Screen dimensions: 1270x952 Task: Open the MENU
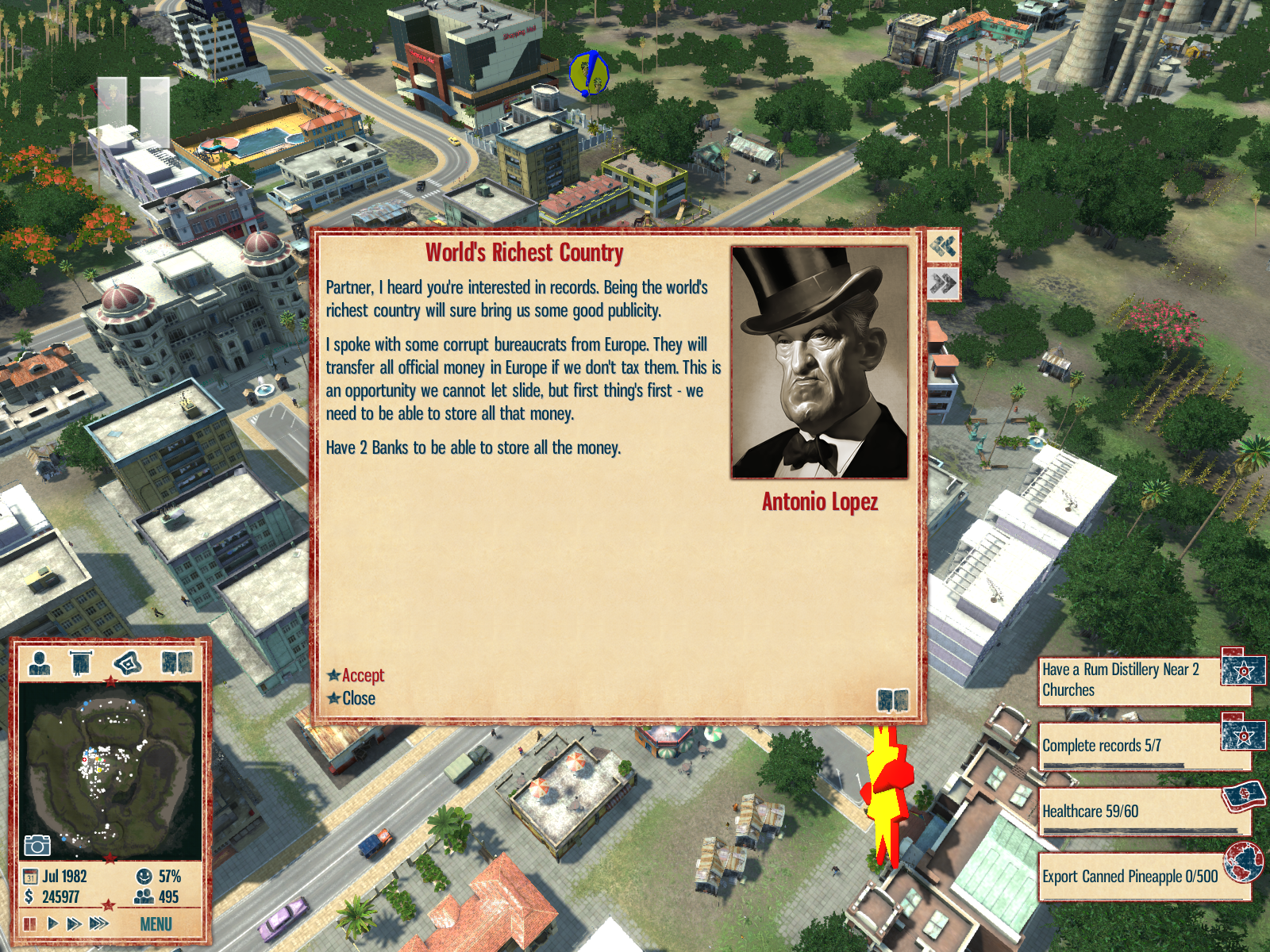(x=156, y=924)
